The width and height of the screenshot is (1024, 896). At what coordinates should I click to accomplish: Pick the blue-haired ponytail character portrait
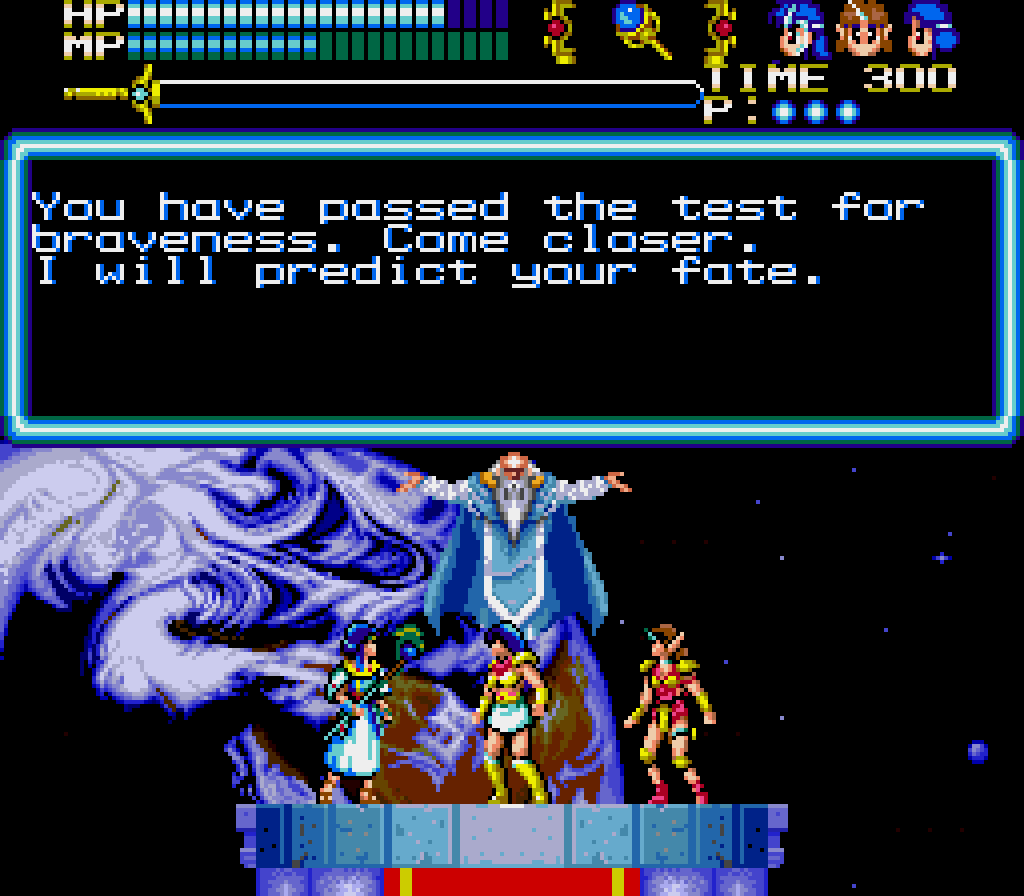pos(930,29)
